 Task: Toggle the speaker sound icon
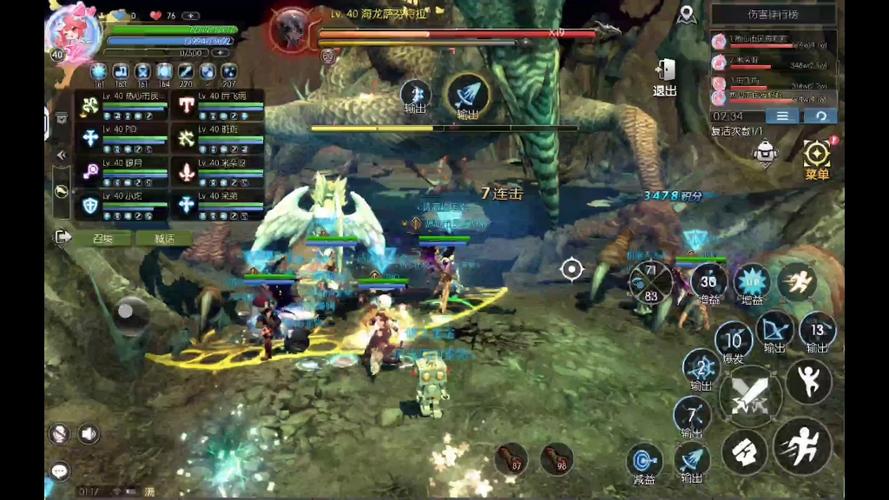[89, 433]
